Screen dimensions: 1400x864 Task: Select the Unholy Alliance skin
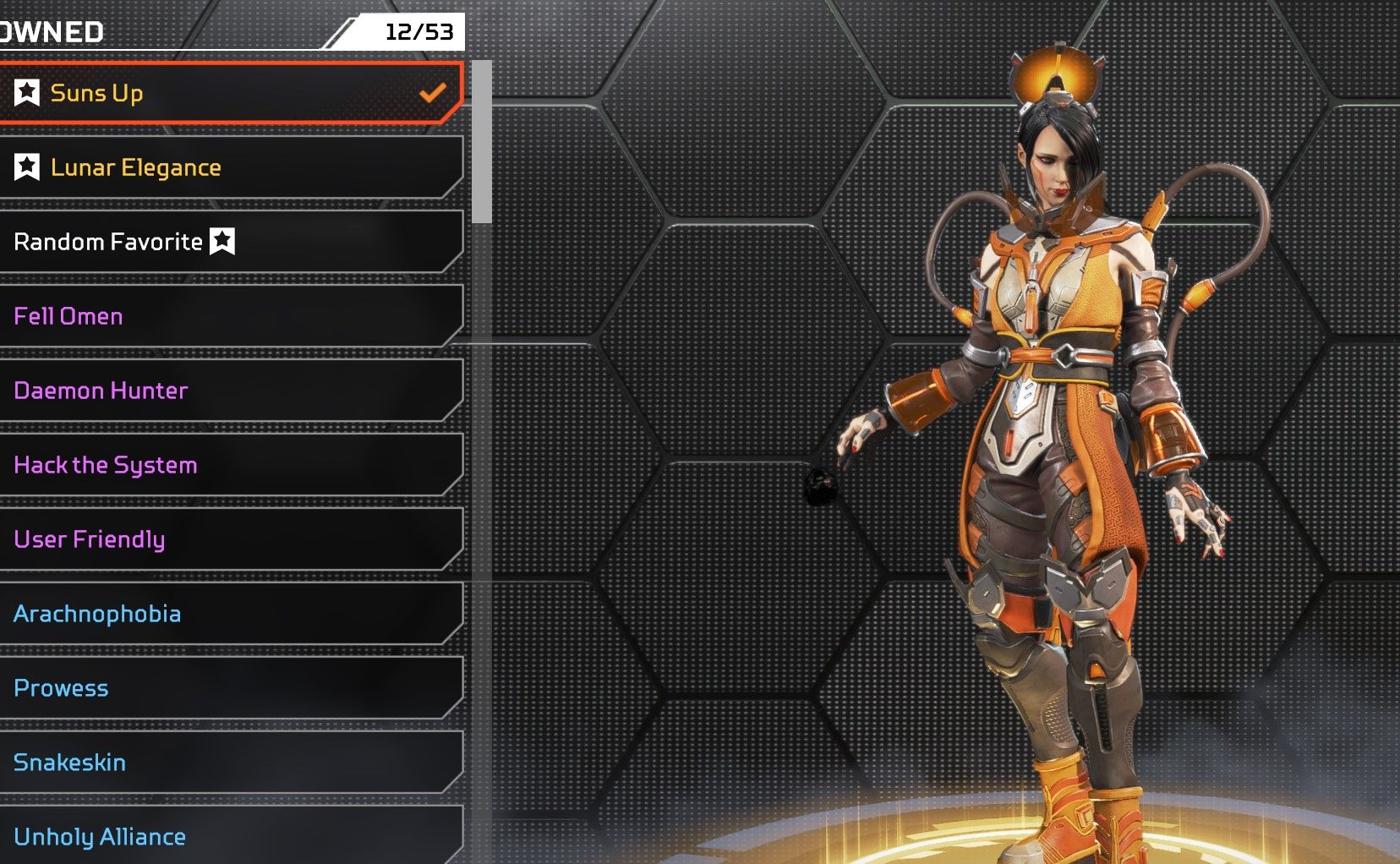click(228, 835)
